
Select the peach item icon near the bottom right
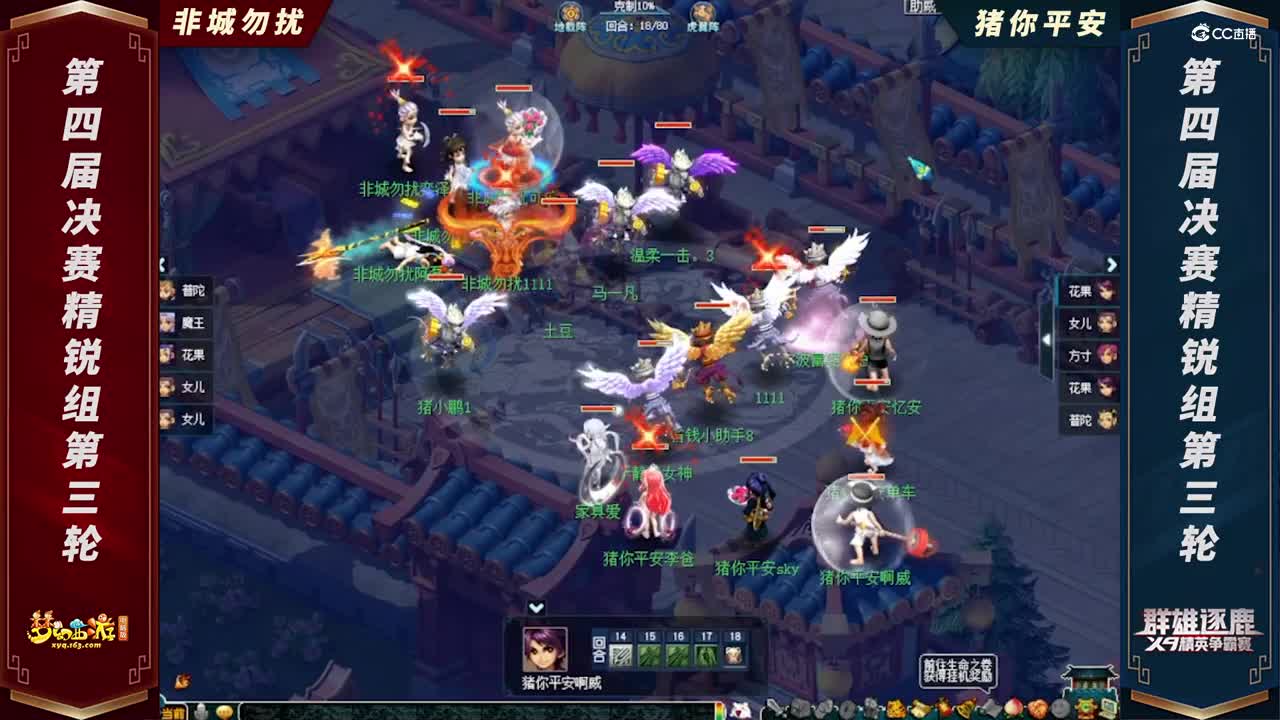(x=1014, y=708)
